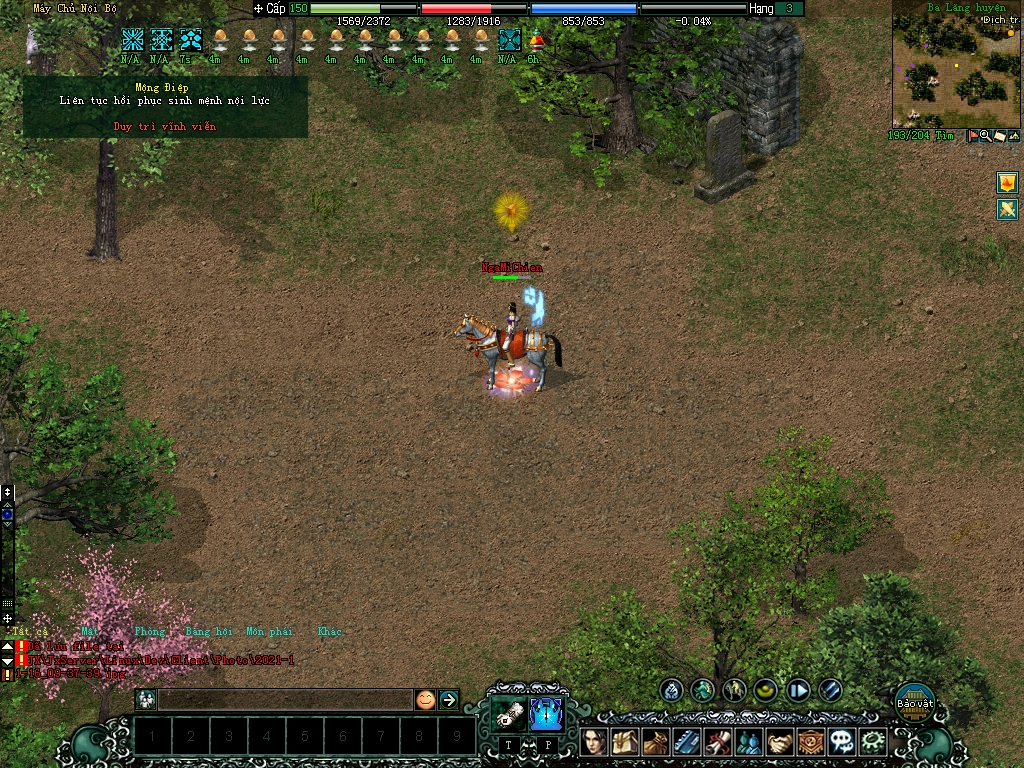This screenshot has width=1024, height=768.
Task: Click the magnifying glass below the minimap
Action: 986,136
